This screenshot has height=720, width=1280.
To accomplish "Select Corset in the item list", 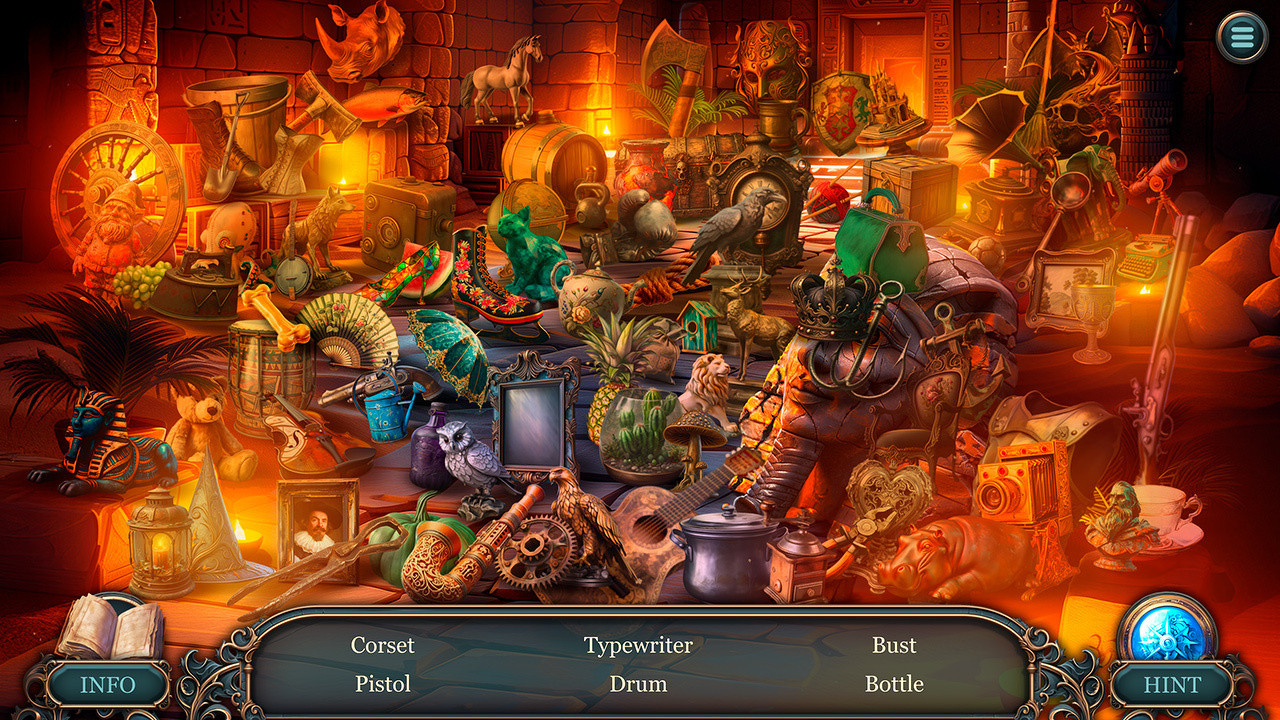I will click(x=382, y=645).
